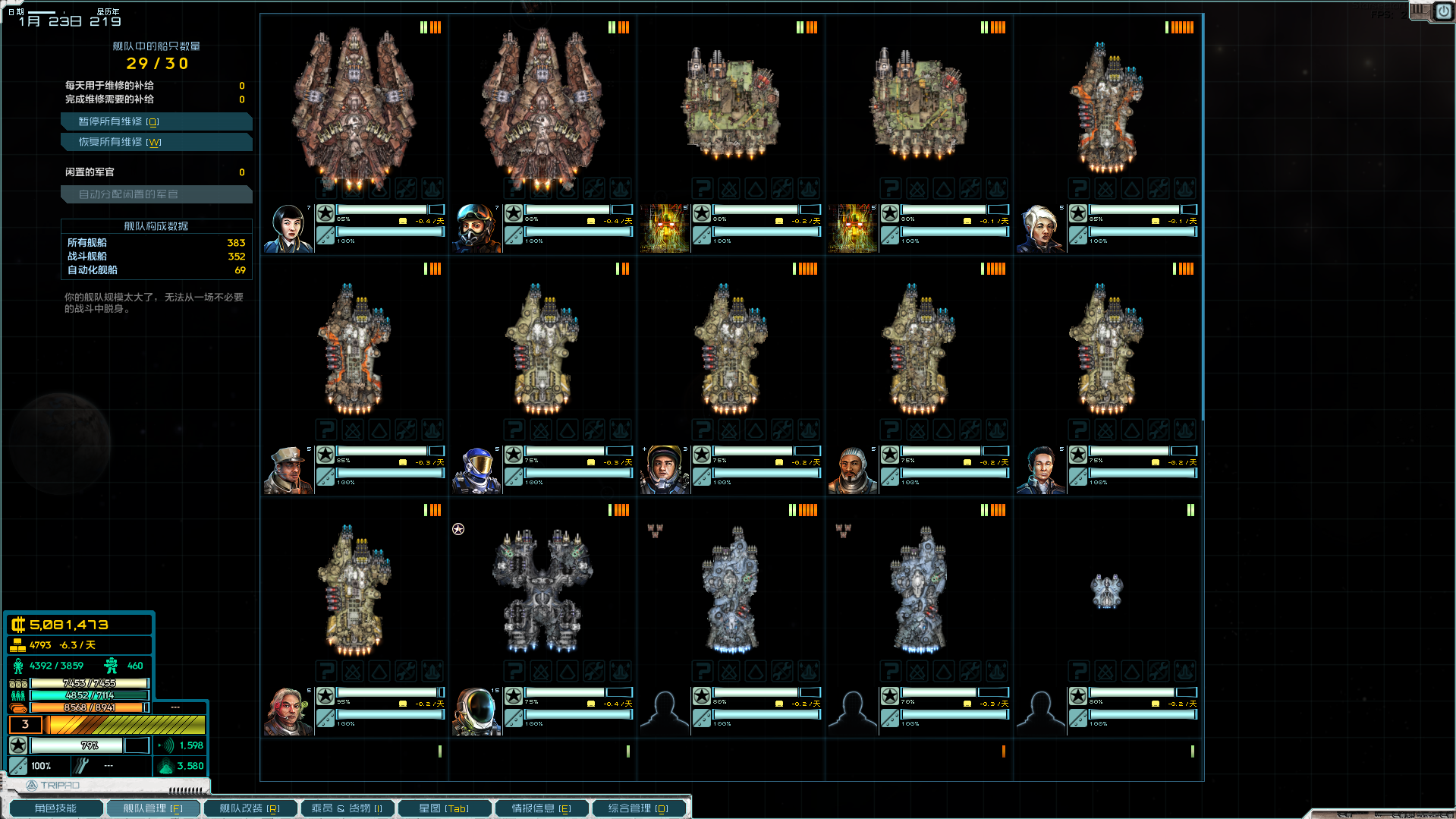The height and width of the screenshot is (819, 1456).
Task: Open the 角色技能 character skills tab
Action: [55, 808]
